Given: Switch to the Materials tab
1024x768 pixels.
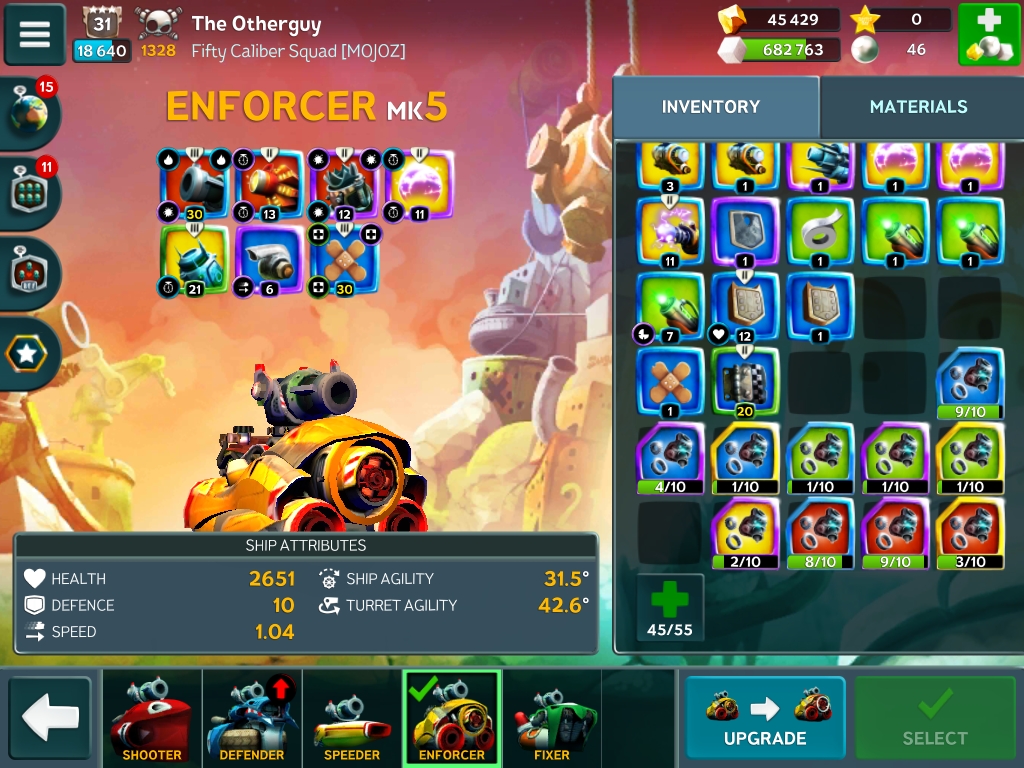Looking at the screenshot, I should (x=918, y=107).
